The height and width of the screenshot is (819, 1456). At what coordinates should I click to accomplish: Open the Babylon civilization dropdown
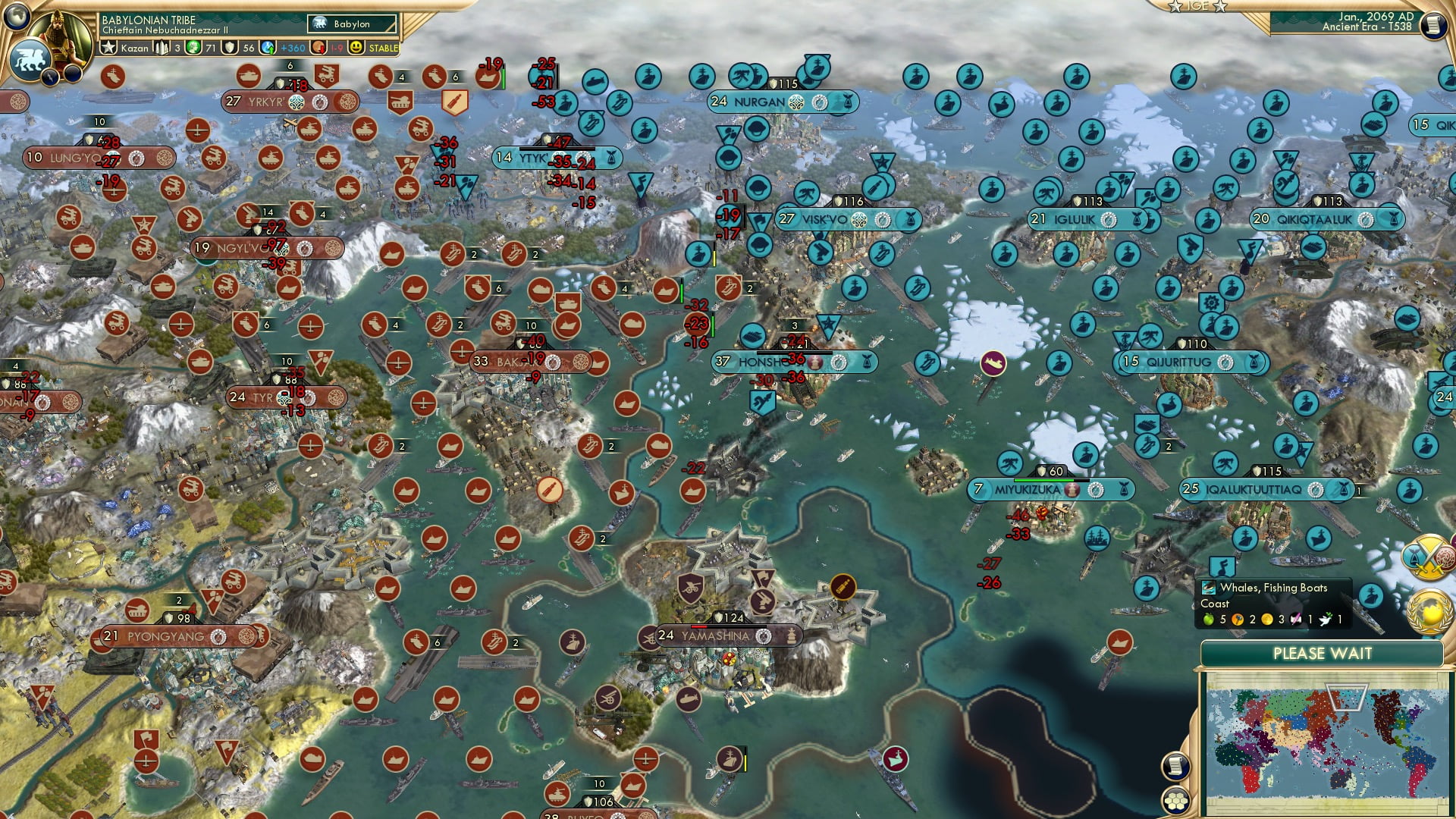click(353, 24)
